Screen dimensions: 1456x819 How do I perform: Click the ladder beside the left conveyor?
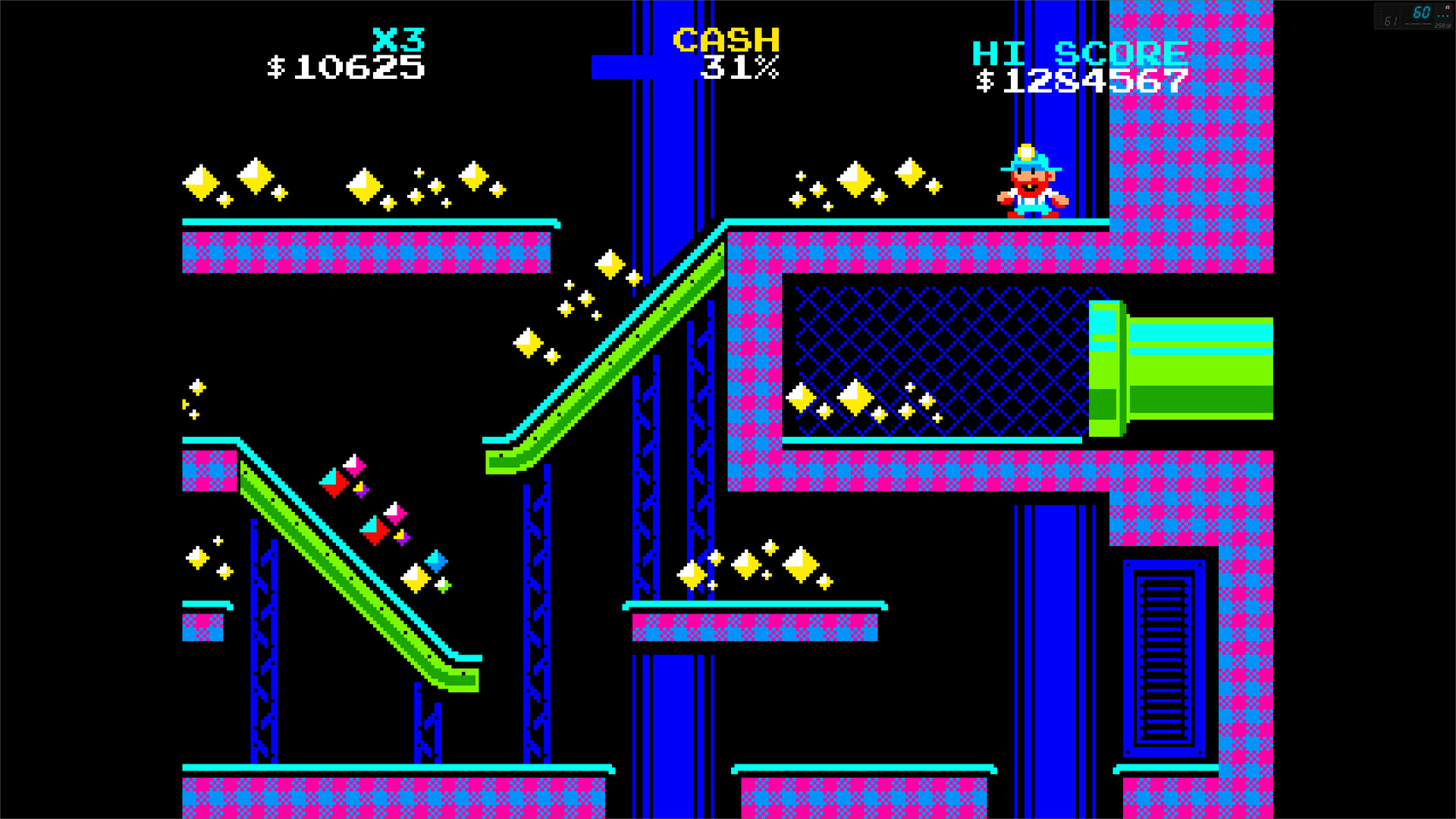coord(265,645)
